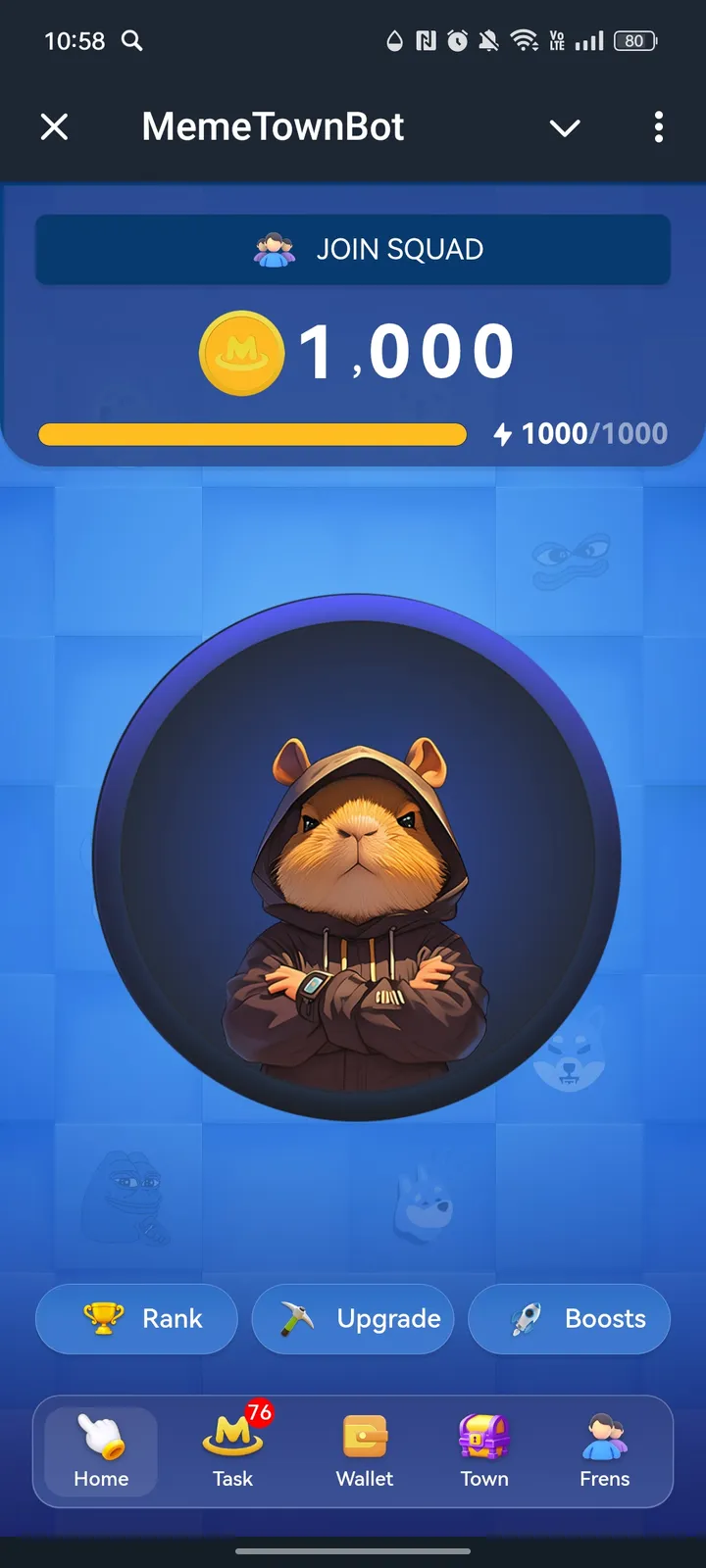The image size is (706, 1568).
Task: Switch to the Task tab
Action: pos(233,1452)
